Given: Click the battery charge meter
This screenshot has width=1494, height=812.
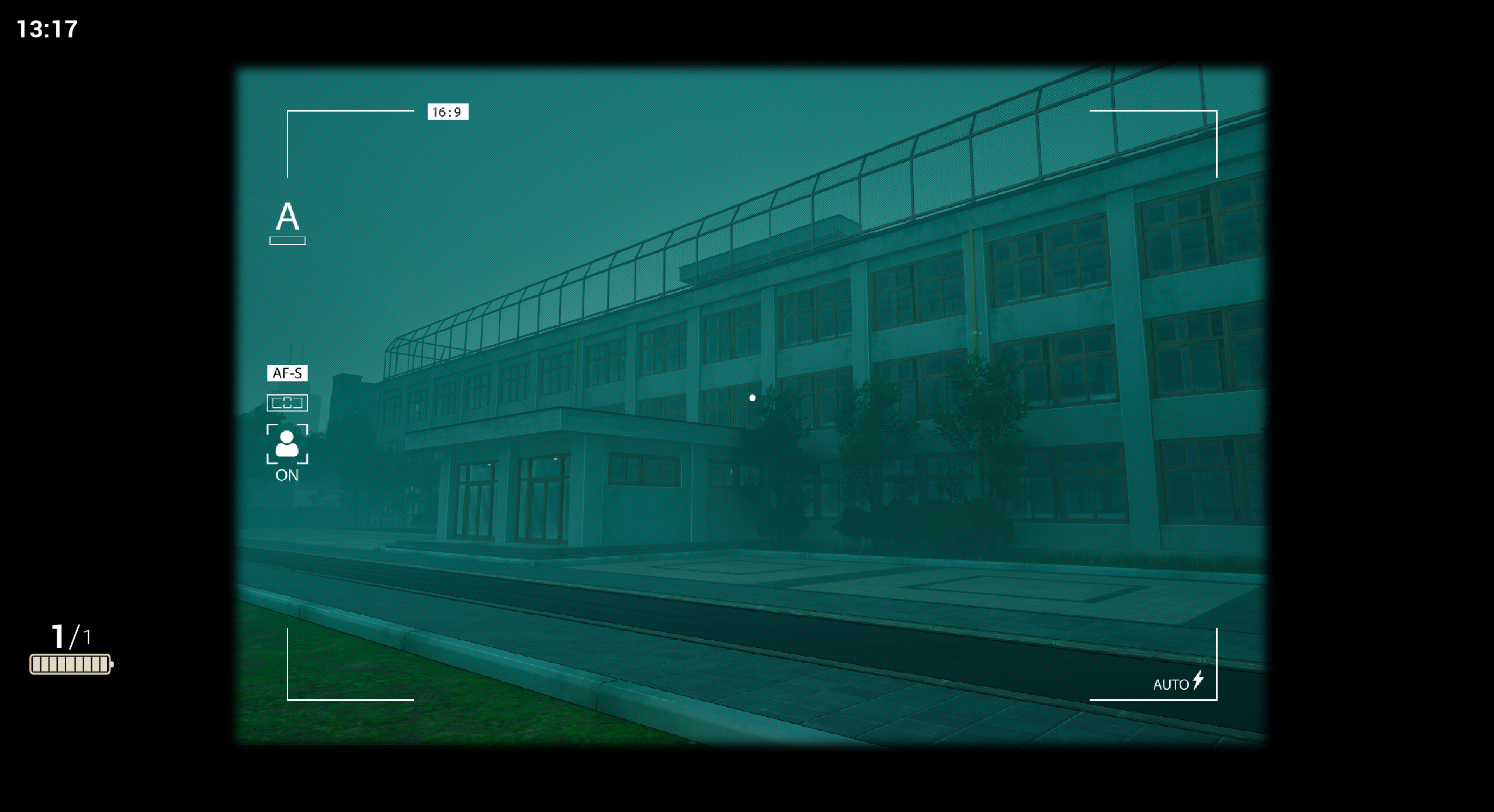Looking at the screenshot, I should pos(70,662).
